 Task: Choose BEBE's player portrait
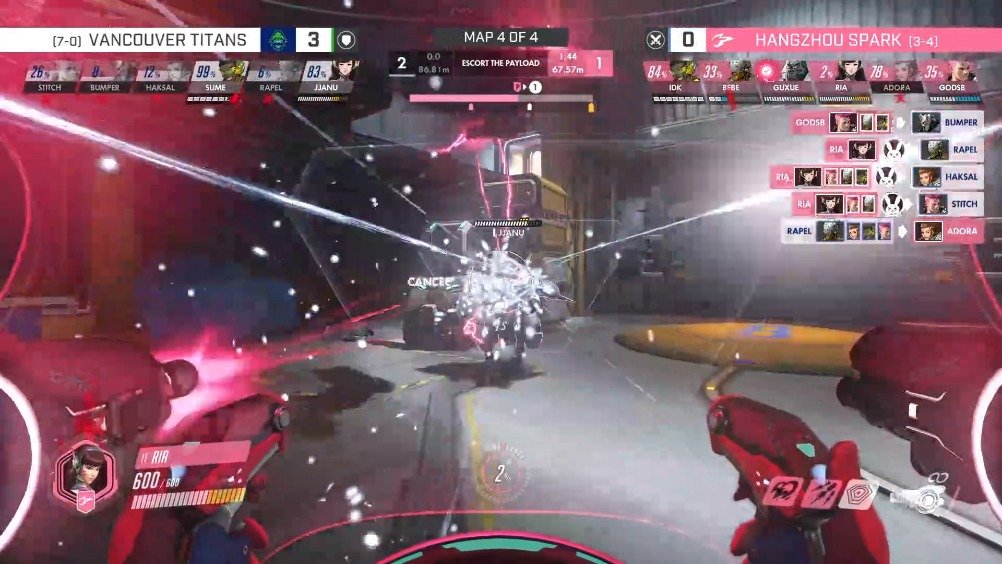pyautogui.click(x=739, y=70)
